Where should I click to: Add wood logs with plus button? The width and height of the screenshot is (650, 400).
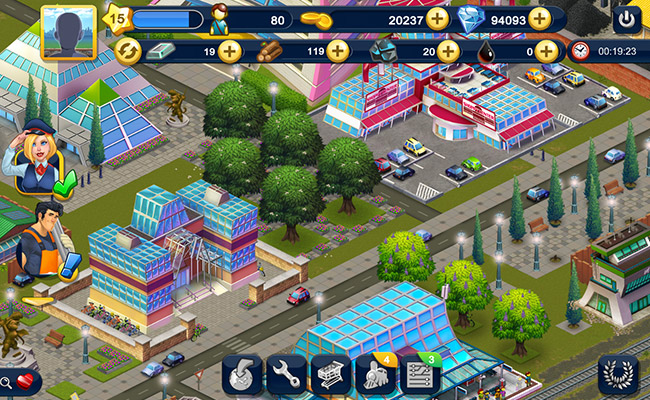(x=338, y=51)
